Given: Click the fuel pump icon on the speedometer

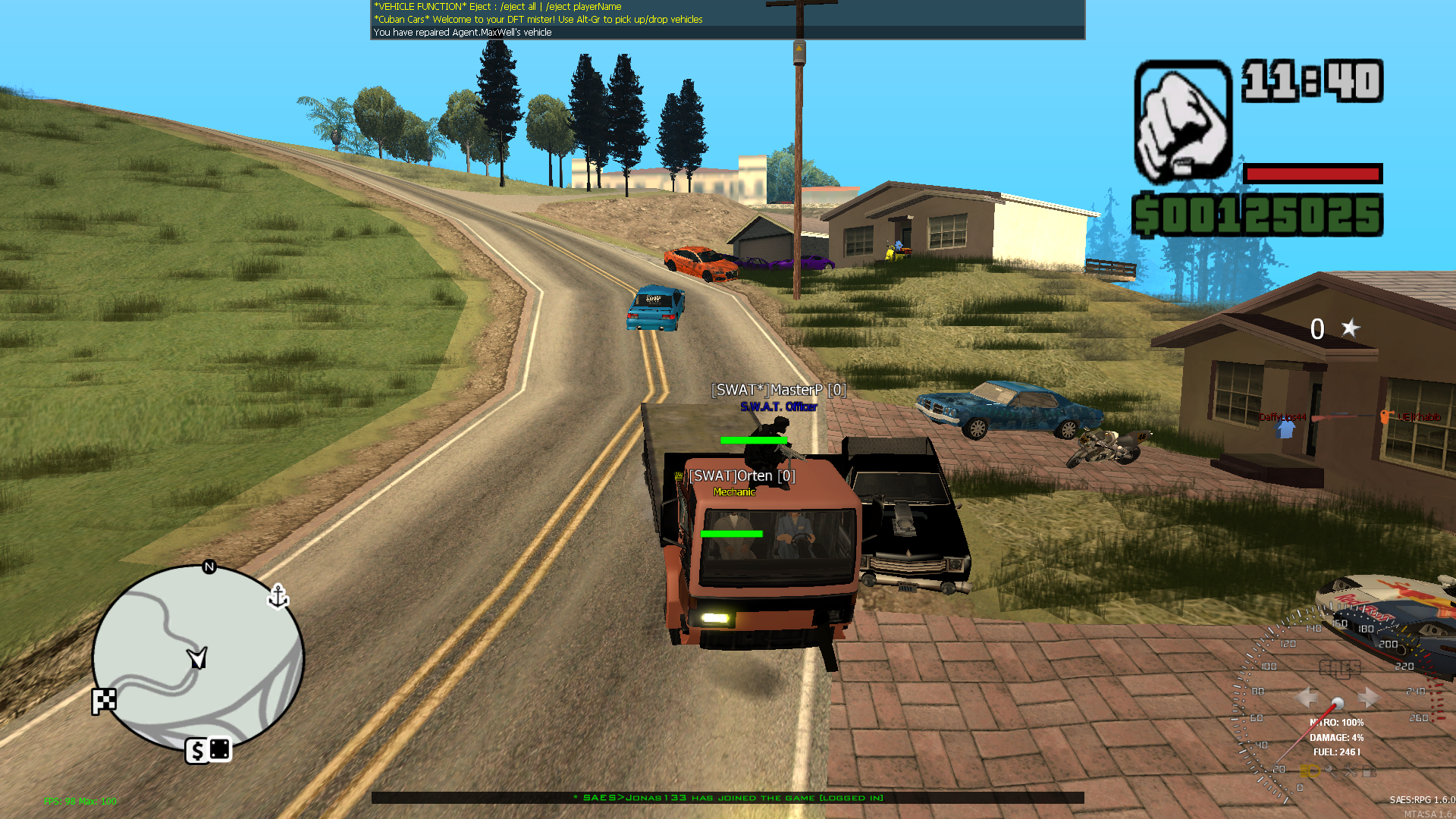Looking at the screenshot, I should [1370, 773].
